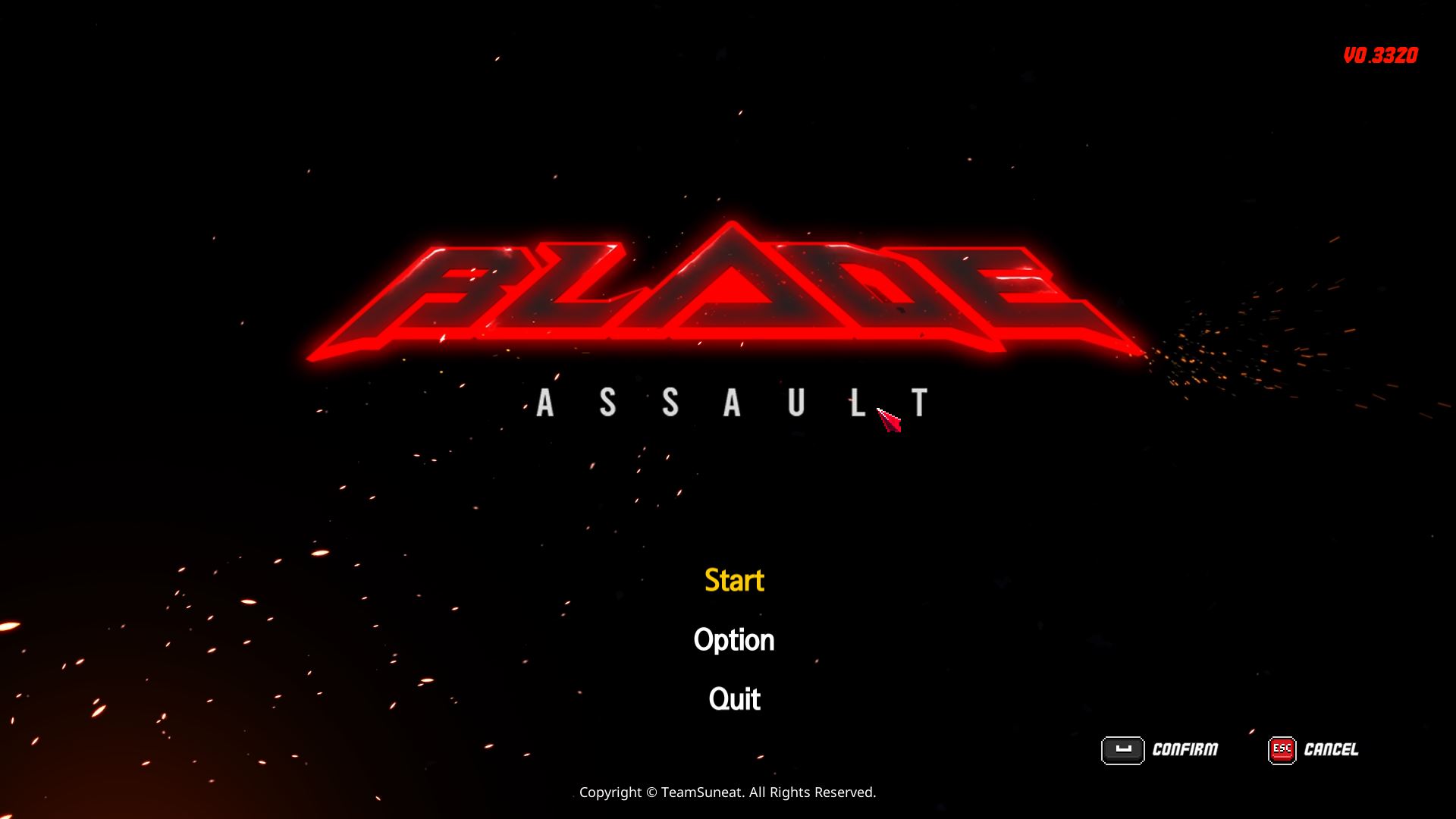Click the spacebar key graphic near Confirm
Viewport: 1456px width, 819px height.
(x=1125, y=751)
